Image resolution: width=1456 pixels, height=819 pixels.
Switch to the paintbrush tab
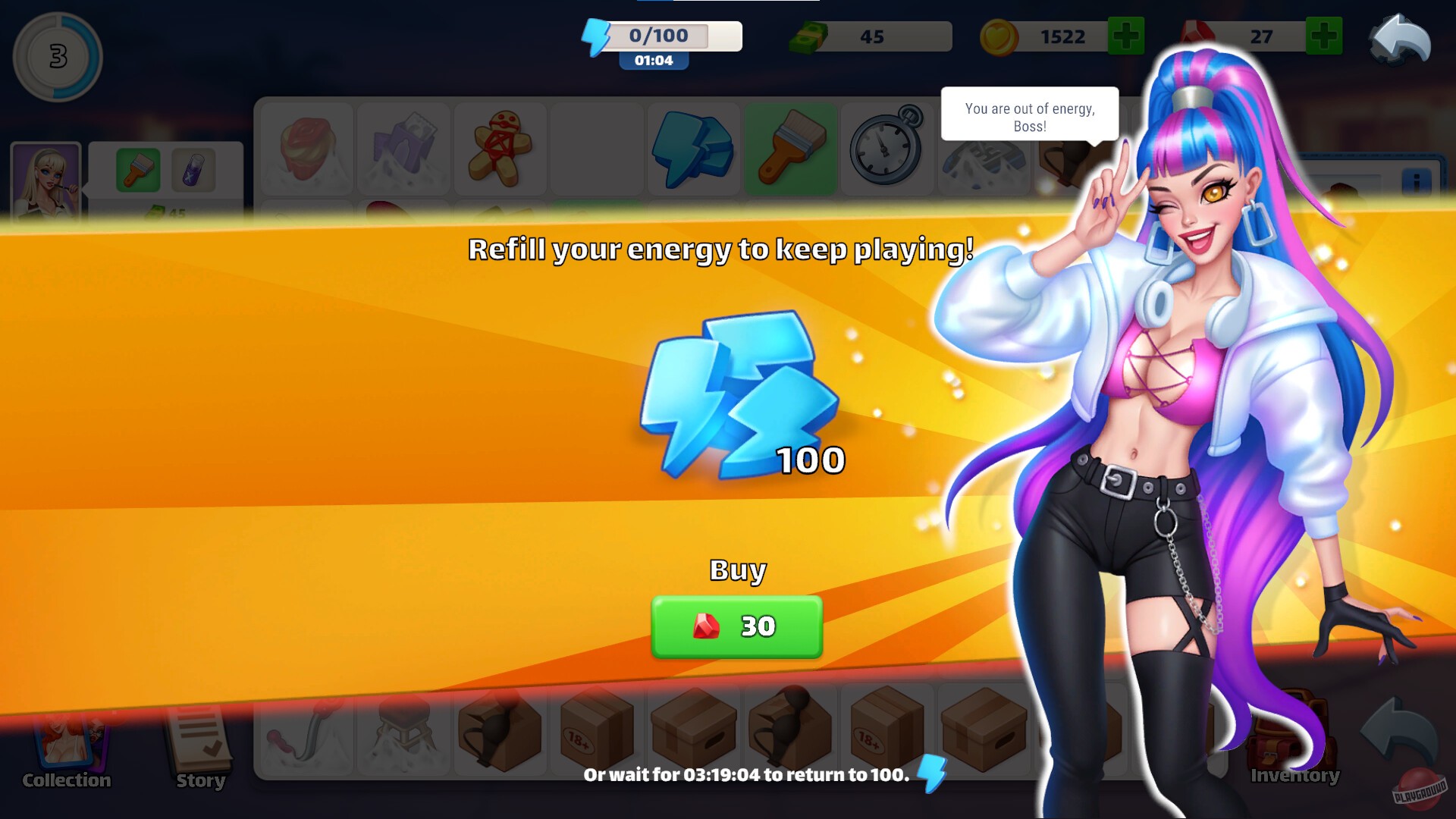(x=139, y=171)
